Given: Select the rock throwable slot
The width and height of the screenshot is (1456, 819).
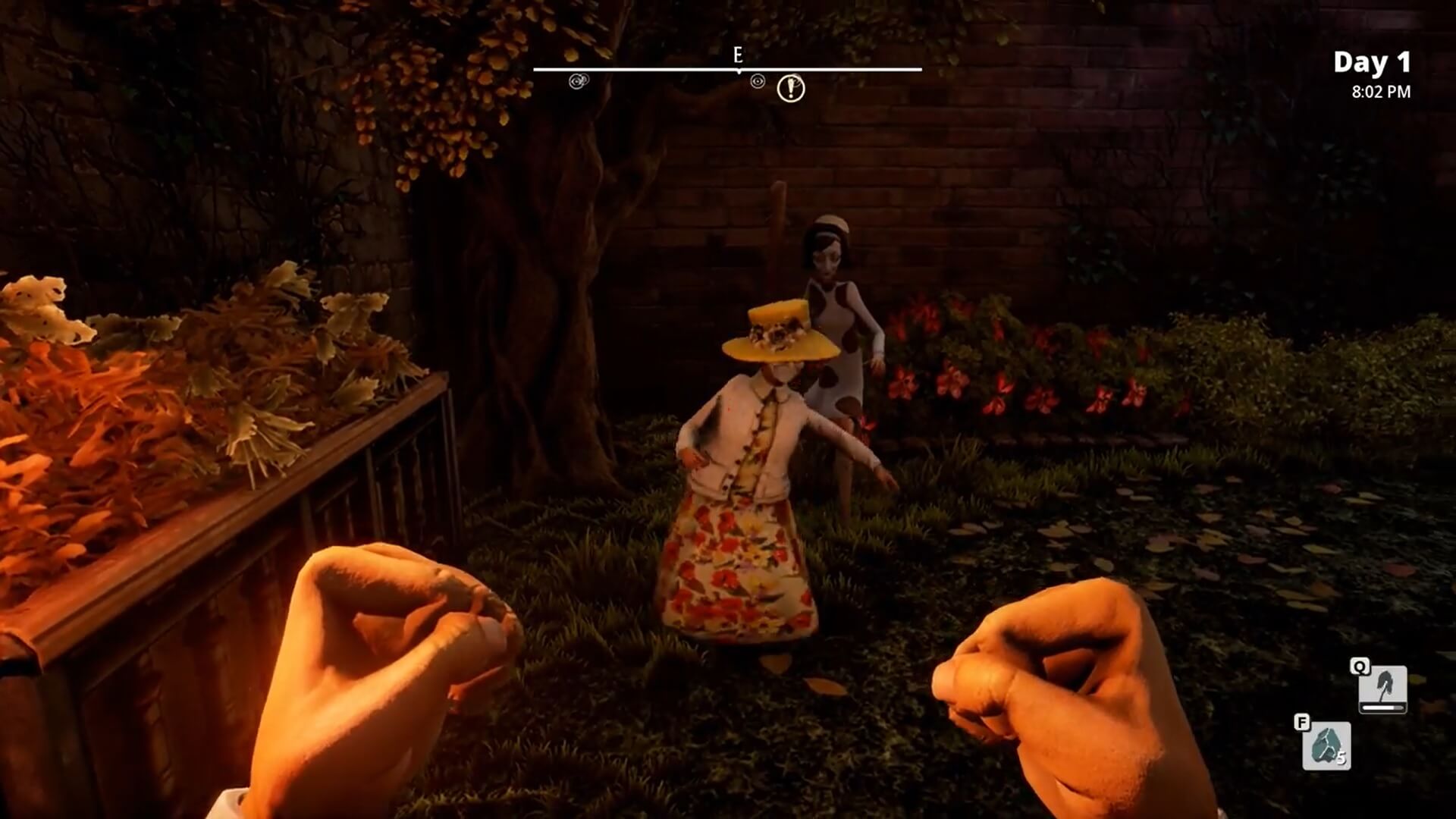Looking at the screenshot, I should click(x=1326, y=745).
